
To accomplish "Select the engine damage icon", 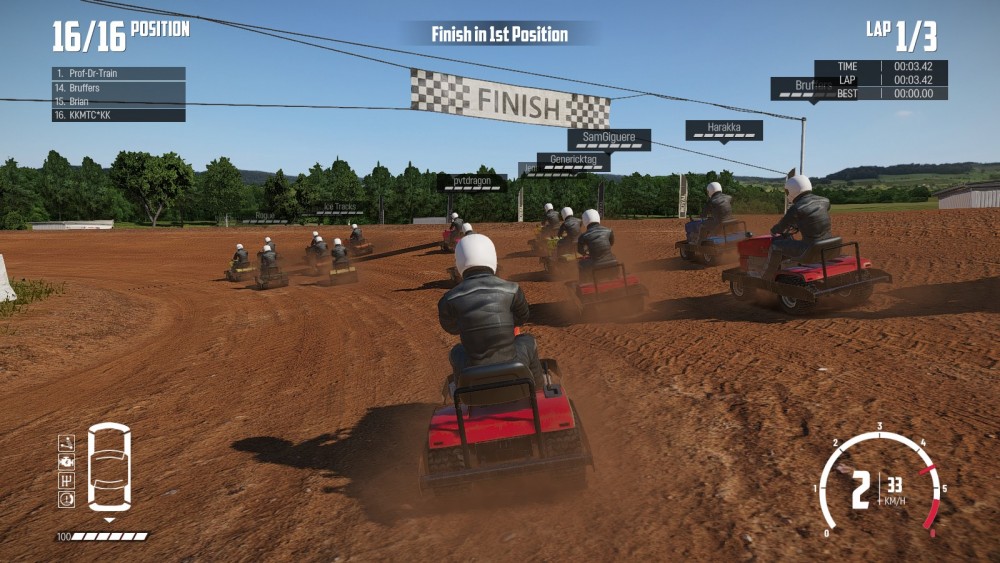I will pos(66,462).
